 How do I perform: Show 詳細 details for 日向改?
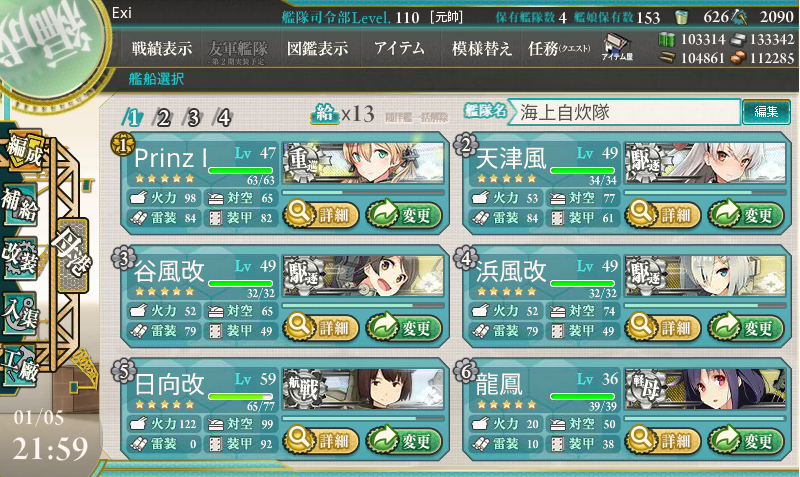click(x=320, y=441)
